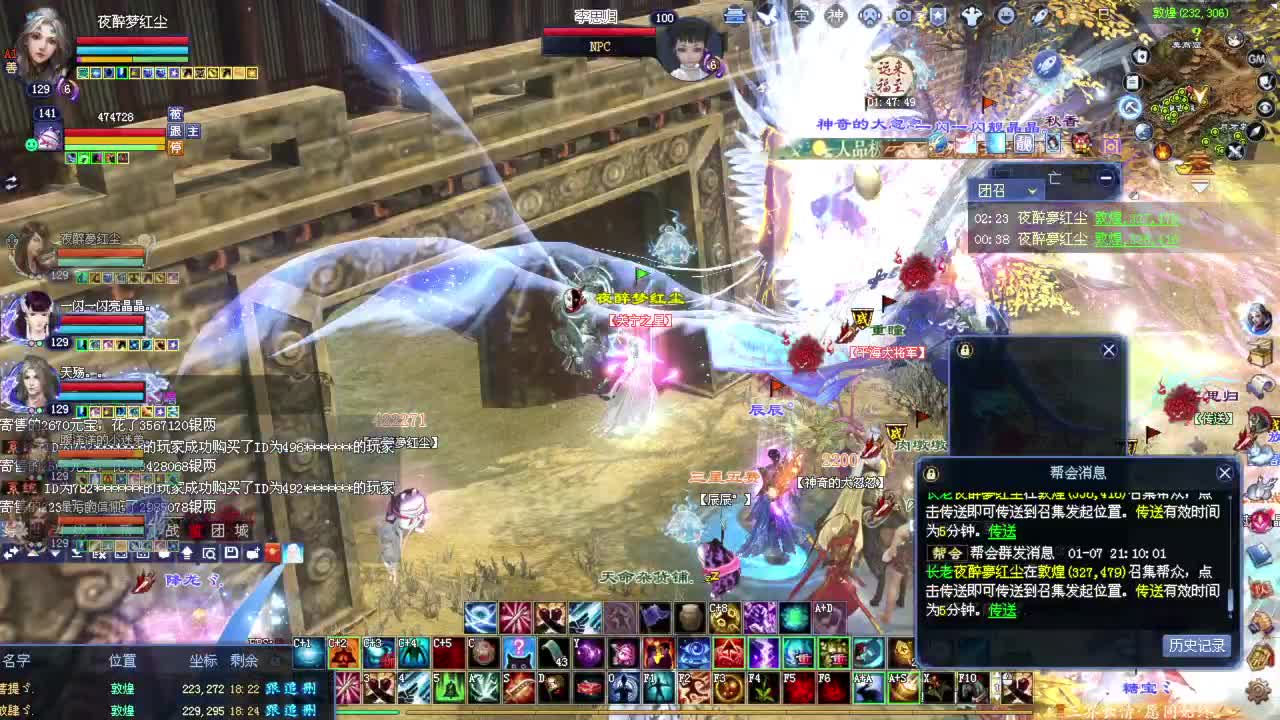The image size is (1280, 720).
Task: Switch to the 战 chat tab
Action: (x=173, y=531)
